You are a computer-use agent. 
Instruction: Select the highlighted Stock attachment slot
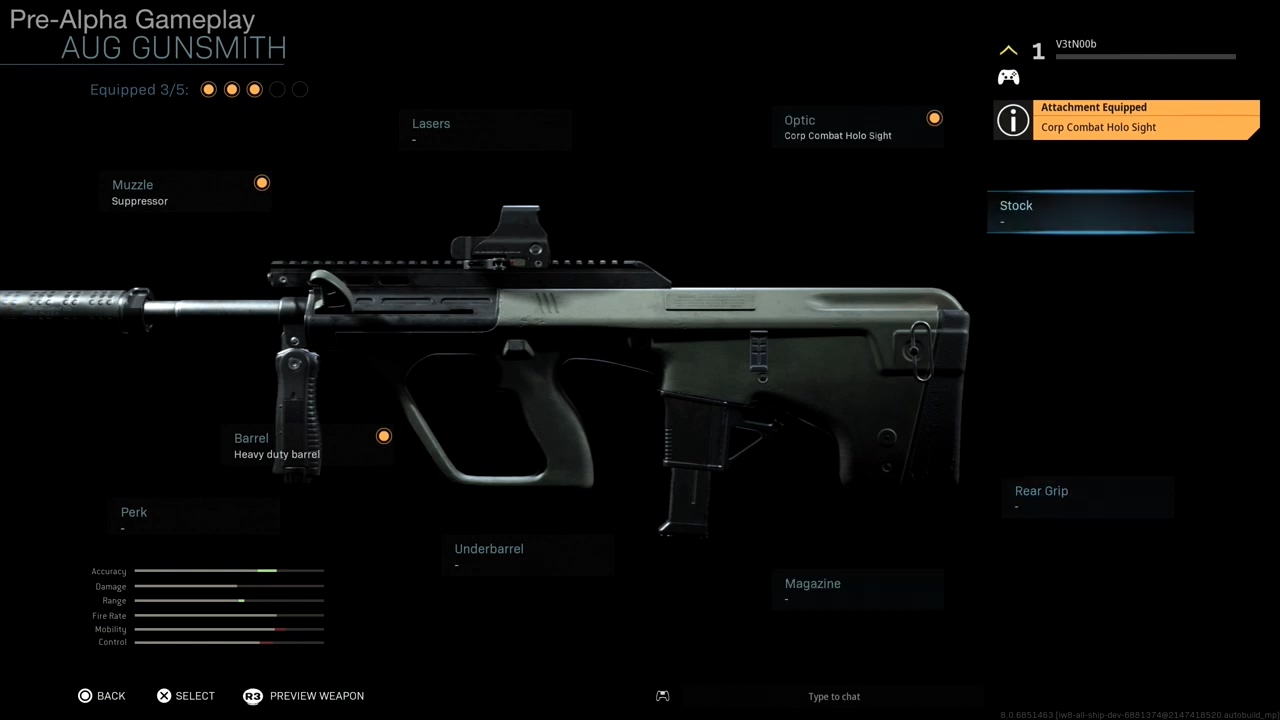[1090, 212]
